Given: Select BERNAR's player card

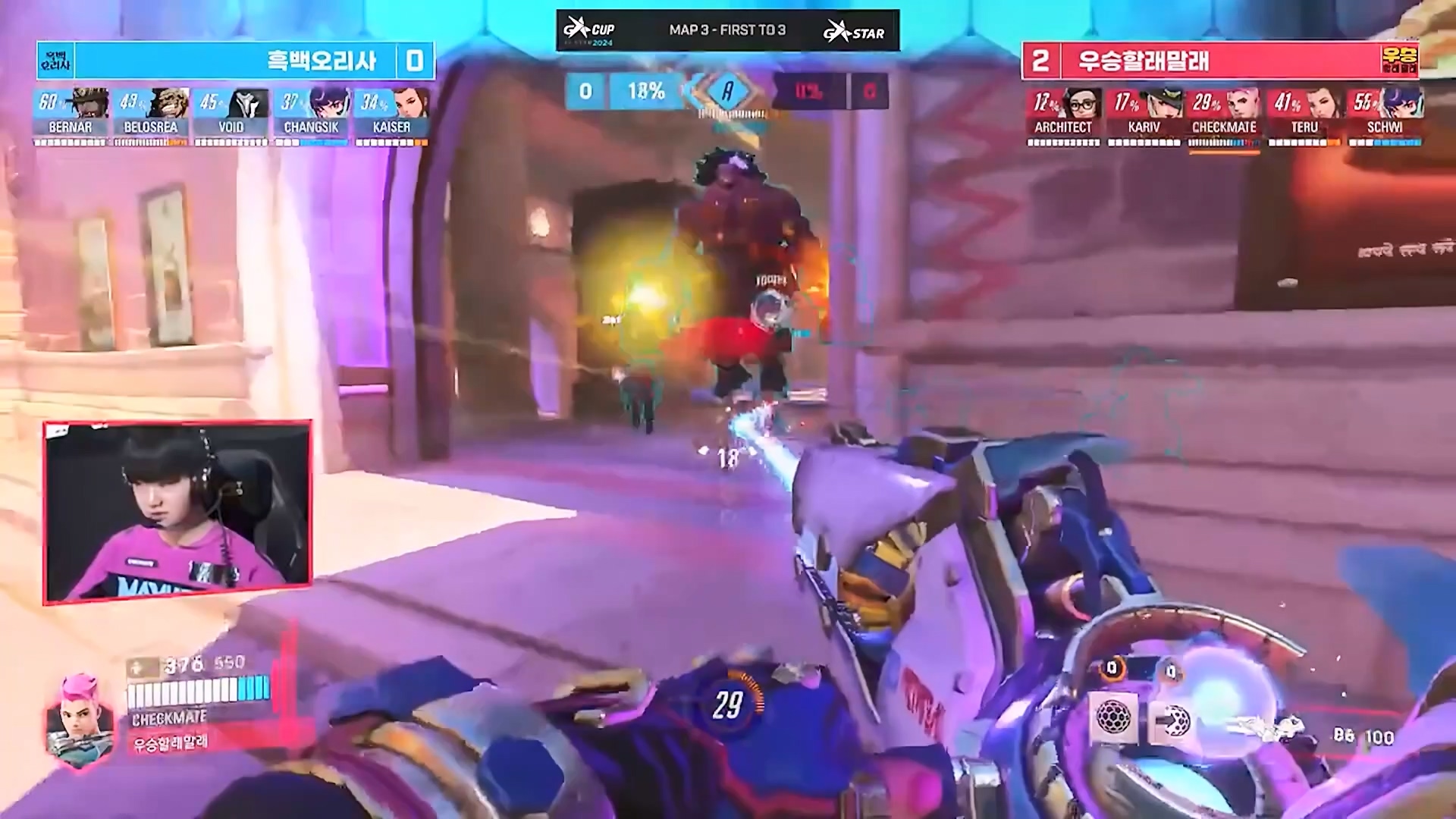Looking at the screenshot, I should click(x=71, y=115).
